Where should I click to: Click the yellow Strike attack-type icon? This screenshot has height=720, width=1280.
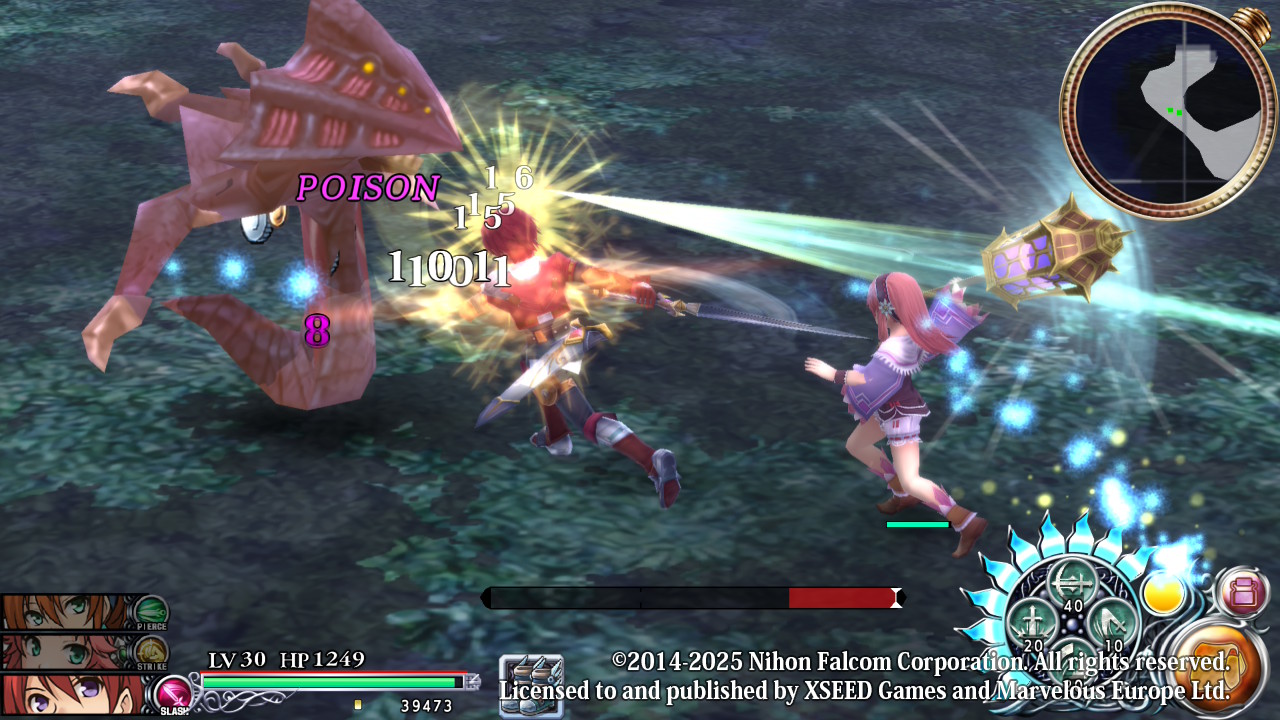151,652
